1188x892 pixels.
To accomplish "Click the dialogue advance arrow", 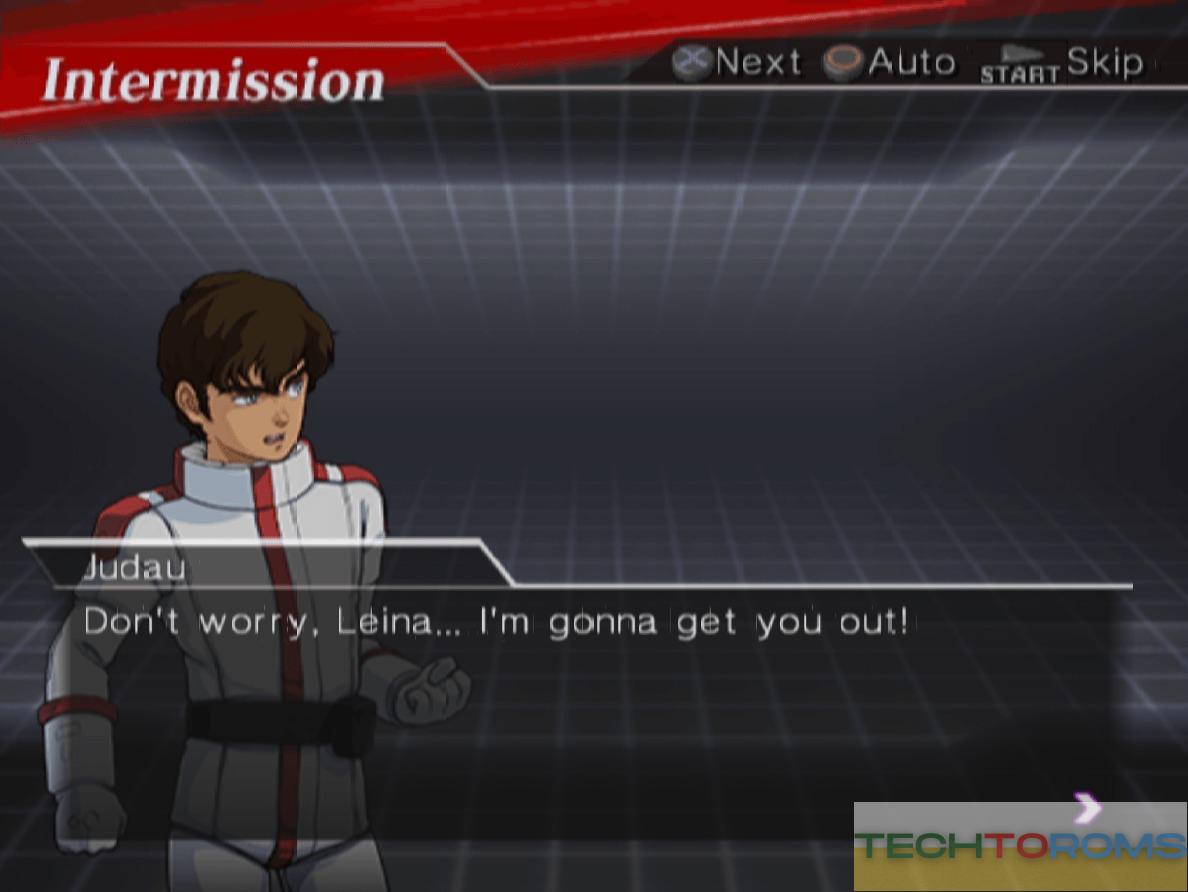I will click(x=1087, y=807).
